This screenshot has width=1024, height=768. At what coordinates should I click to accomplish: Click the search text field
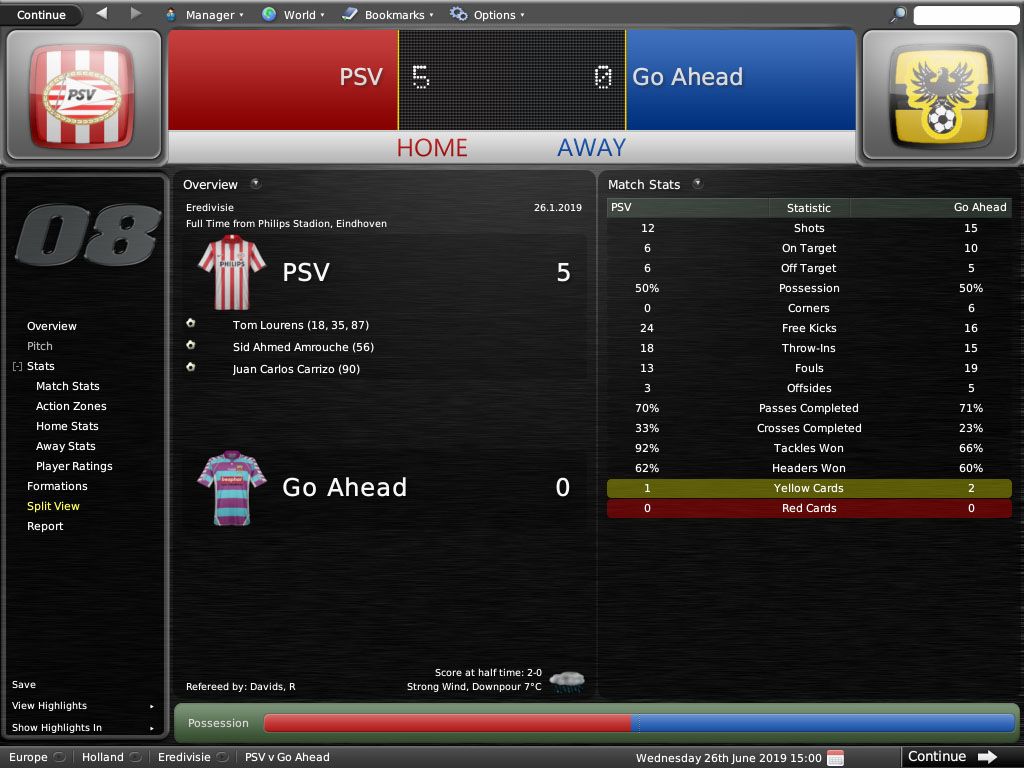pos(965,15)
